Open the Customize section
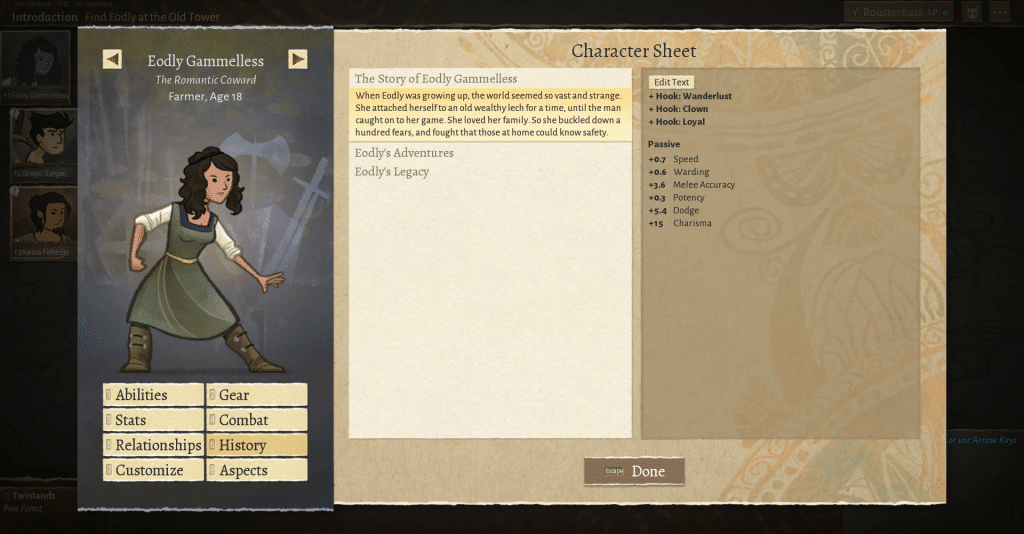The height and width of the screenshot is (534, 1024). point(153,470)
